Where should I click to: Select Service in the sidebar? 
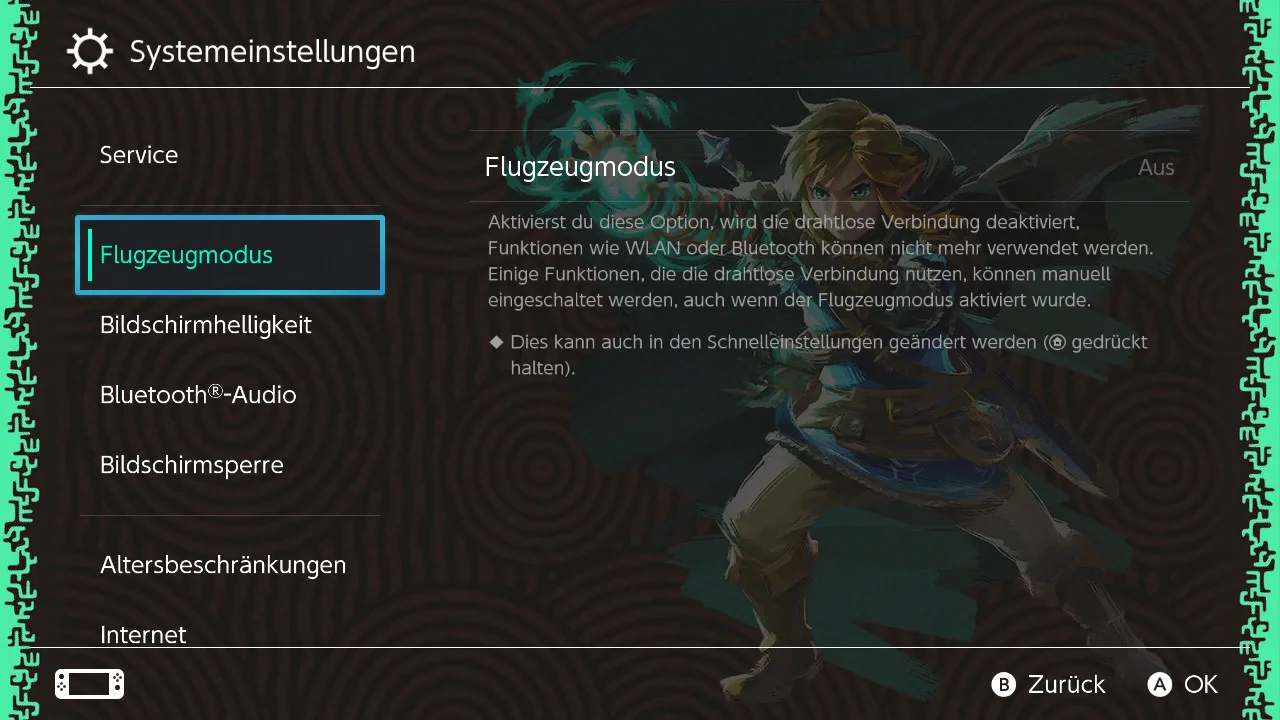point(138,155)
